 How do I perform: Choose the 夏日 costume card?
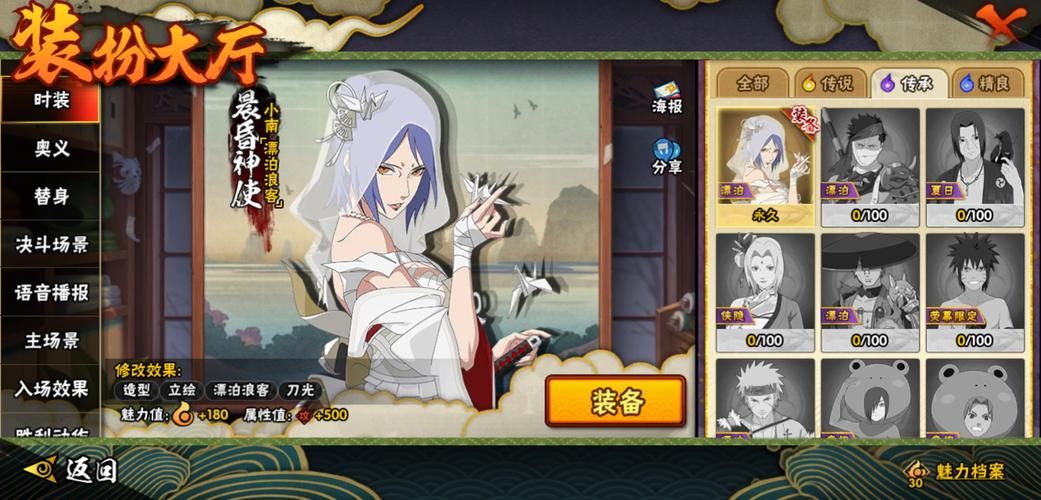pyautogui.click(x=974, y=167)
